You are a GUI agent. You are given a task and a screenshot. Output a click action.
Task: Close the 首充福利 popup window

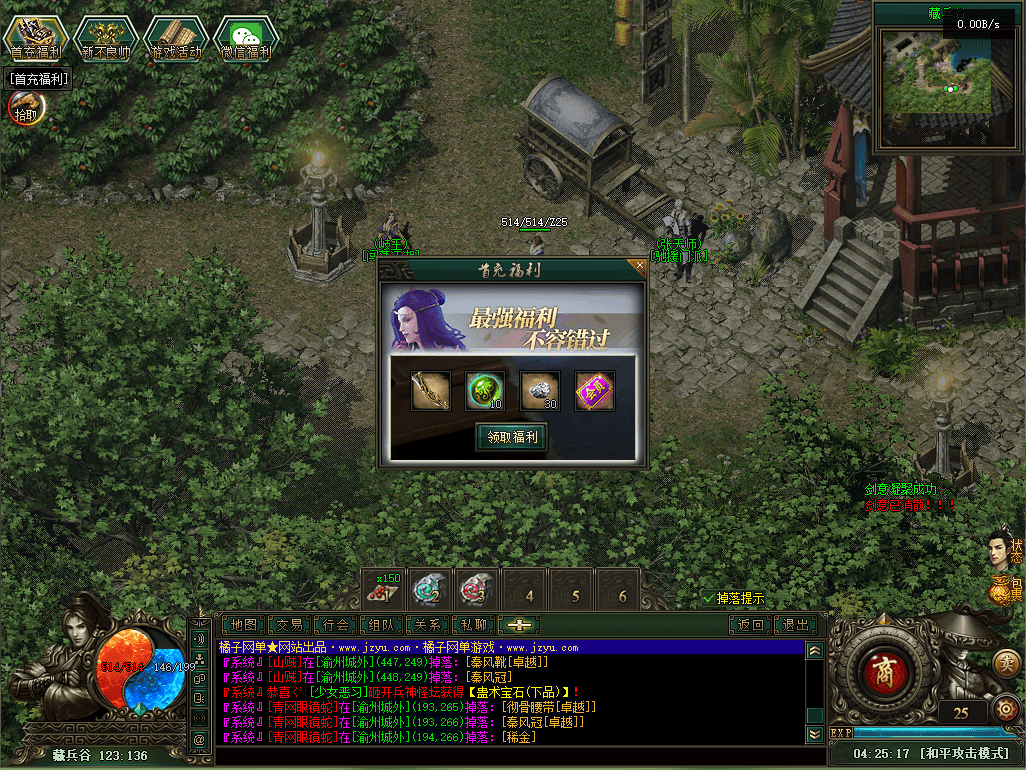[x=639, y=266]
